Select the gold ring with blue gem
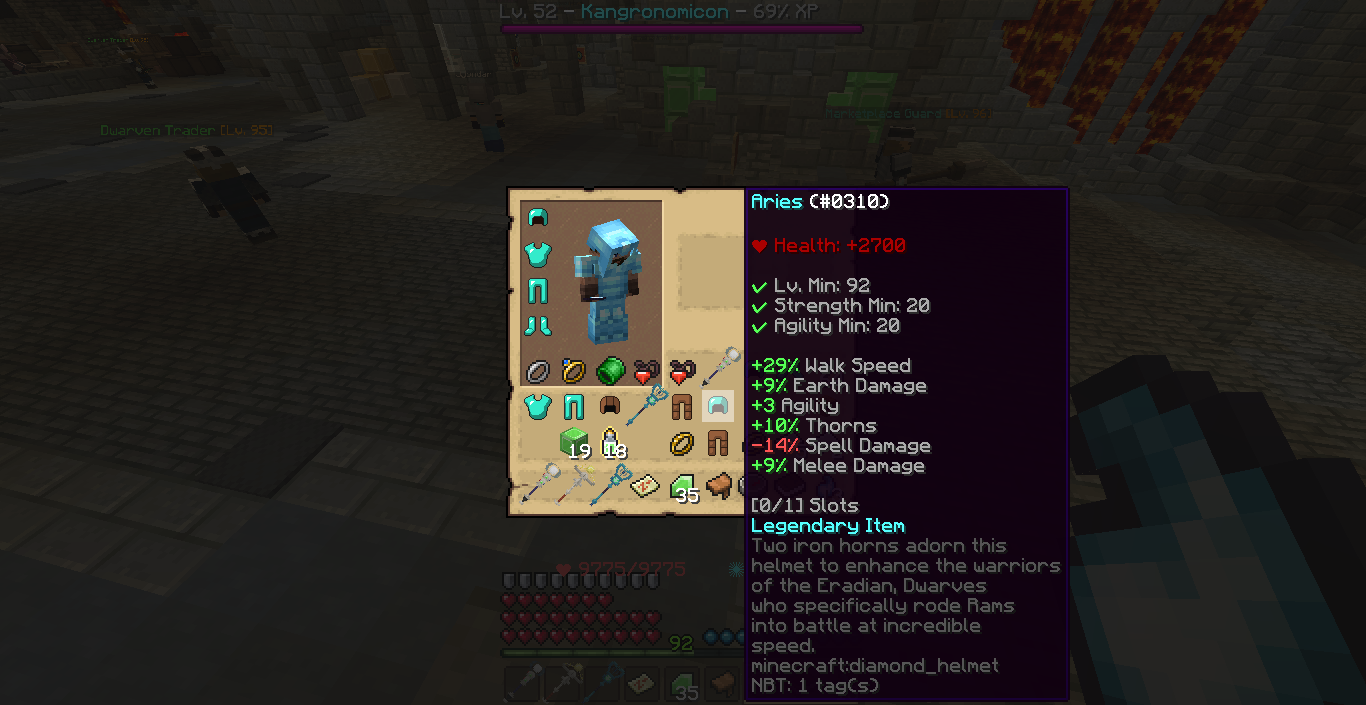Viewport: 1366px width, 705px height. 574,372
